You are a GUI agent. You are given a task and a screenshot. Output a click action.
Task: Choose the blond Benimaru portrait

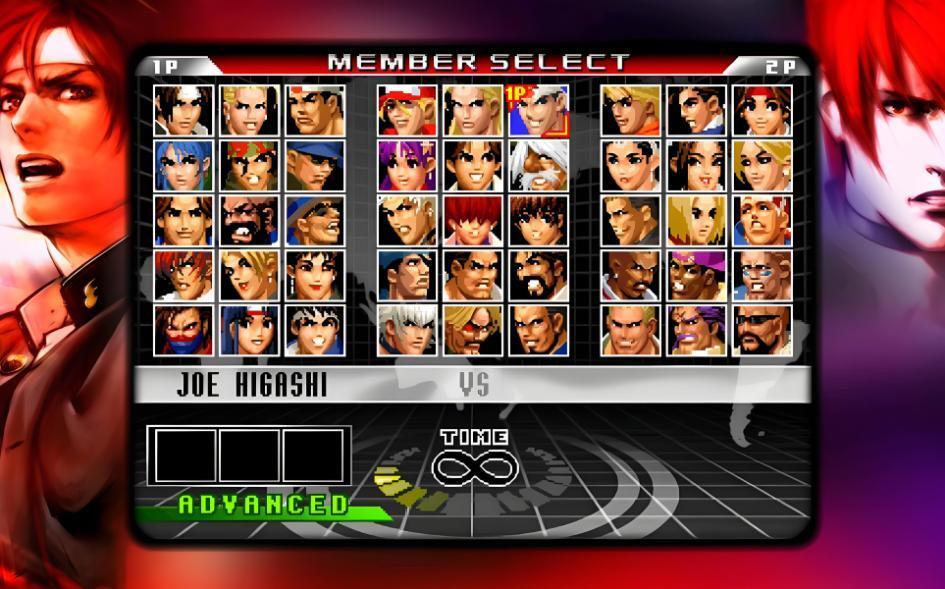click(x=249, y=110)
